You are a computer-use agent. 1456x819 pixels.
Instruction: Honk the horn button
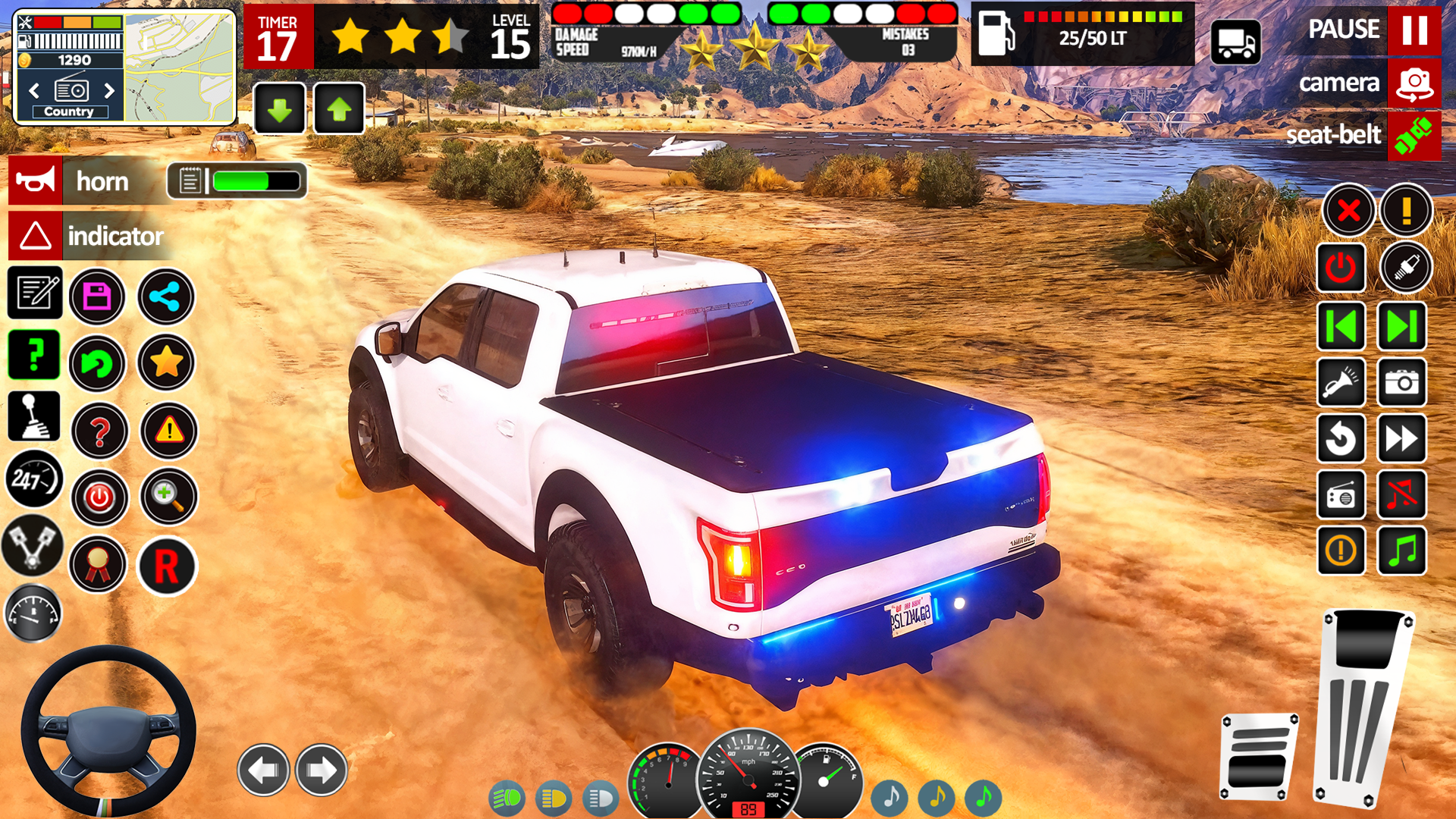tap(36, 181)
